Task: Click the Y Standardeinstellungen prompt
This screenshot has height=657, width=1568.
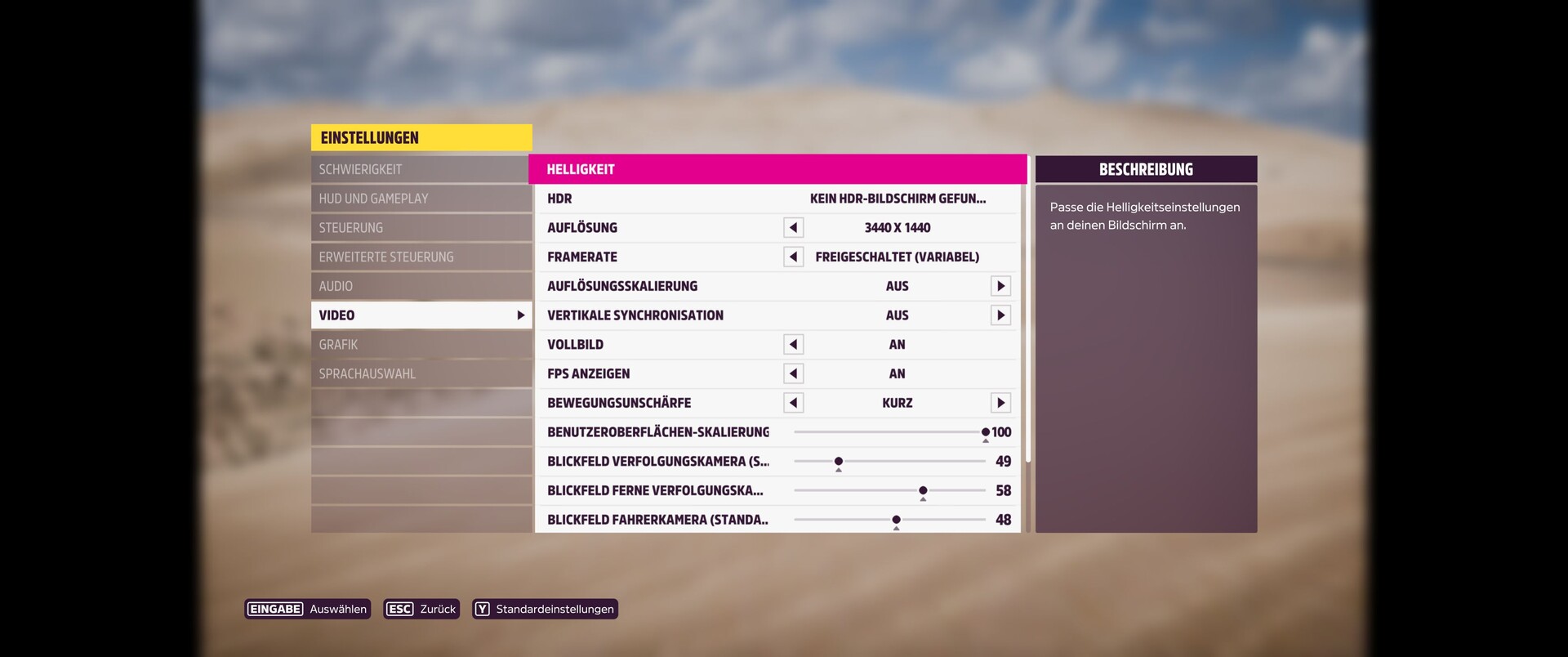Action: pyautogui.click(x=544, y=609)
